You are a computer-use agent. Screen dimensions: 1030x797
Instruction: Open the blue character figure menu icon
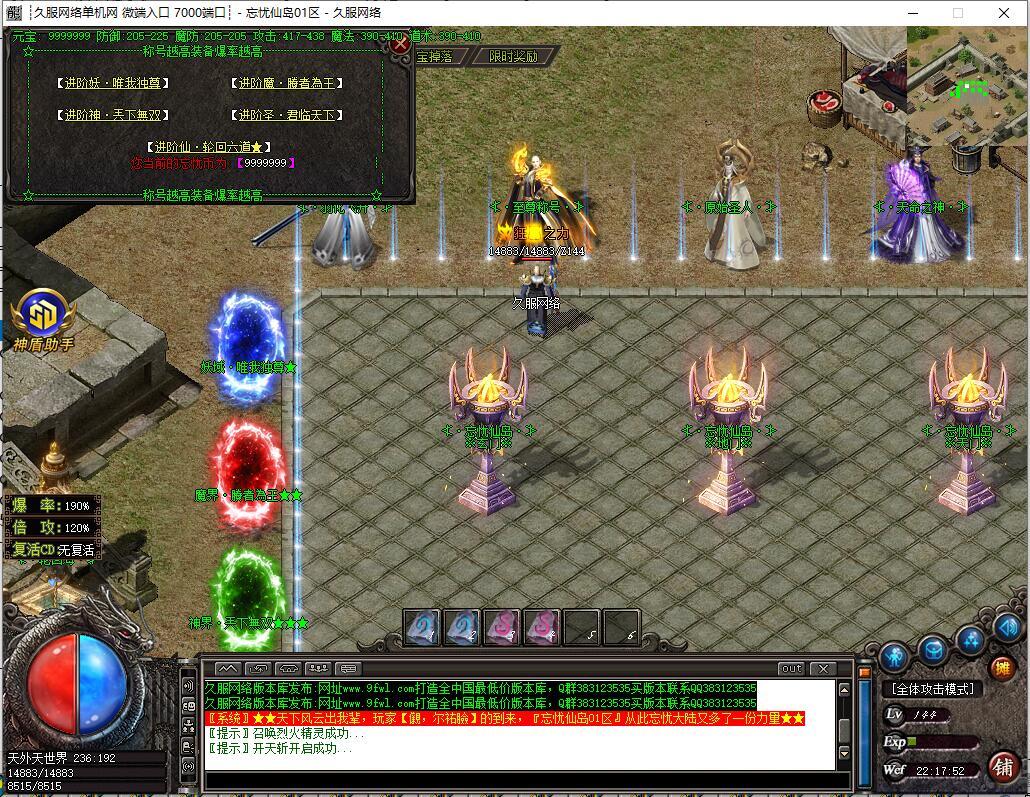[894, 655]
